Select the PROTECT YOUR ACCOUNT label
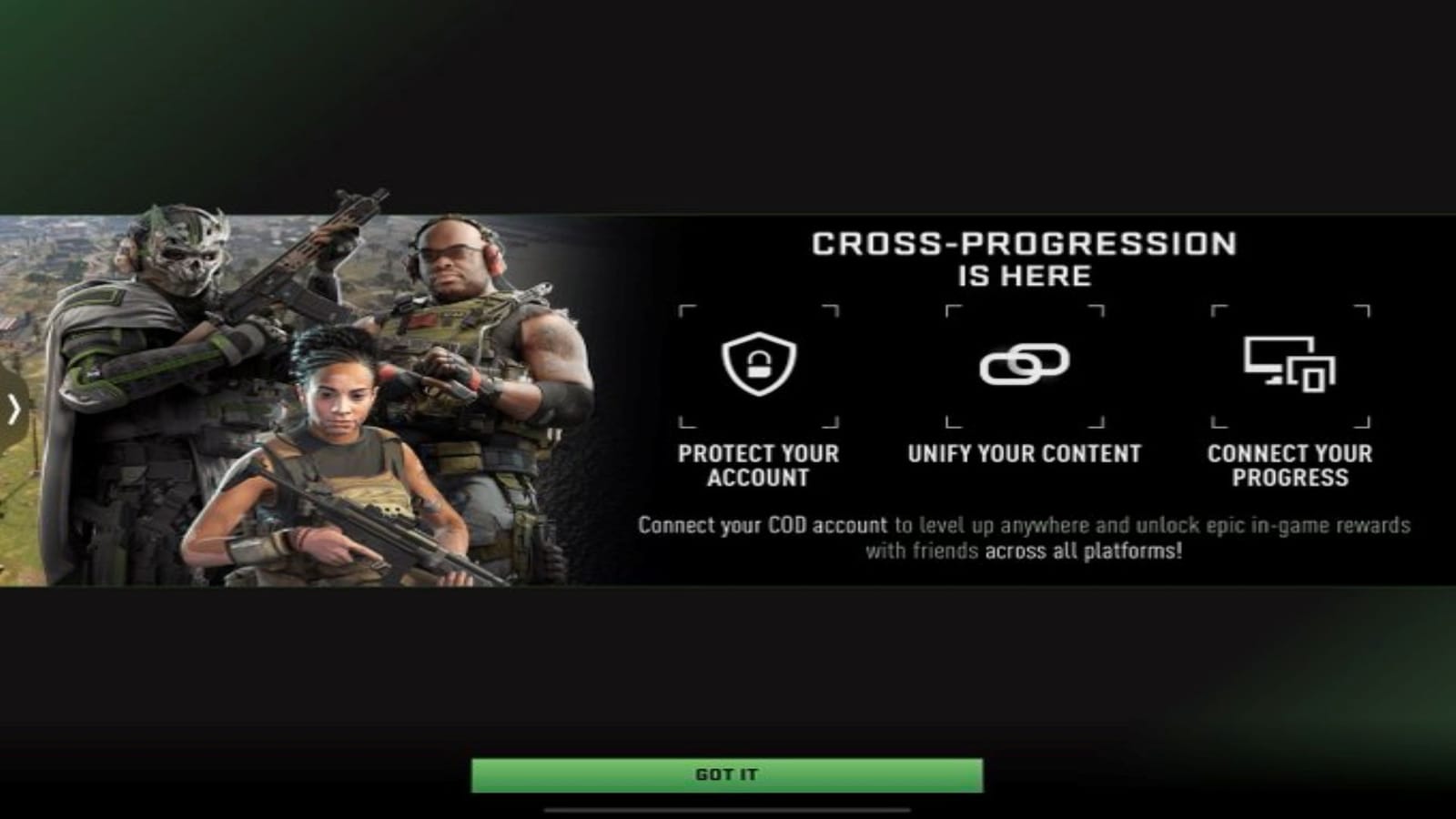 coord(758,464)
